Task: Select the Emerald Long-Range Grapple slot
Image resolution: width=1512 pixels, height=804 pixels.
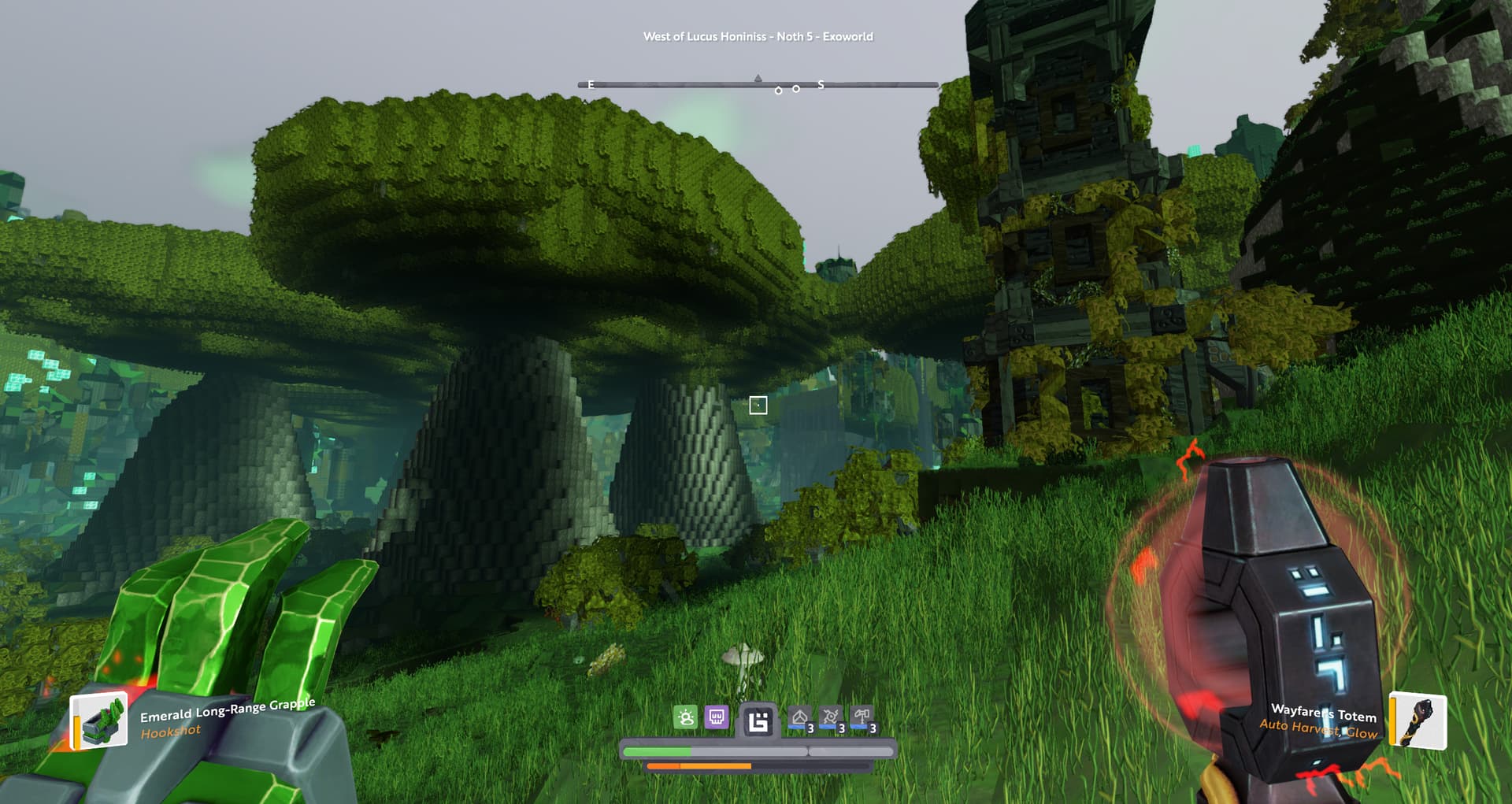Action: (x=100, y=721)
